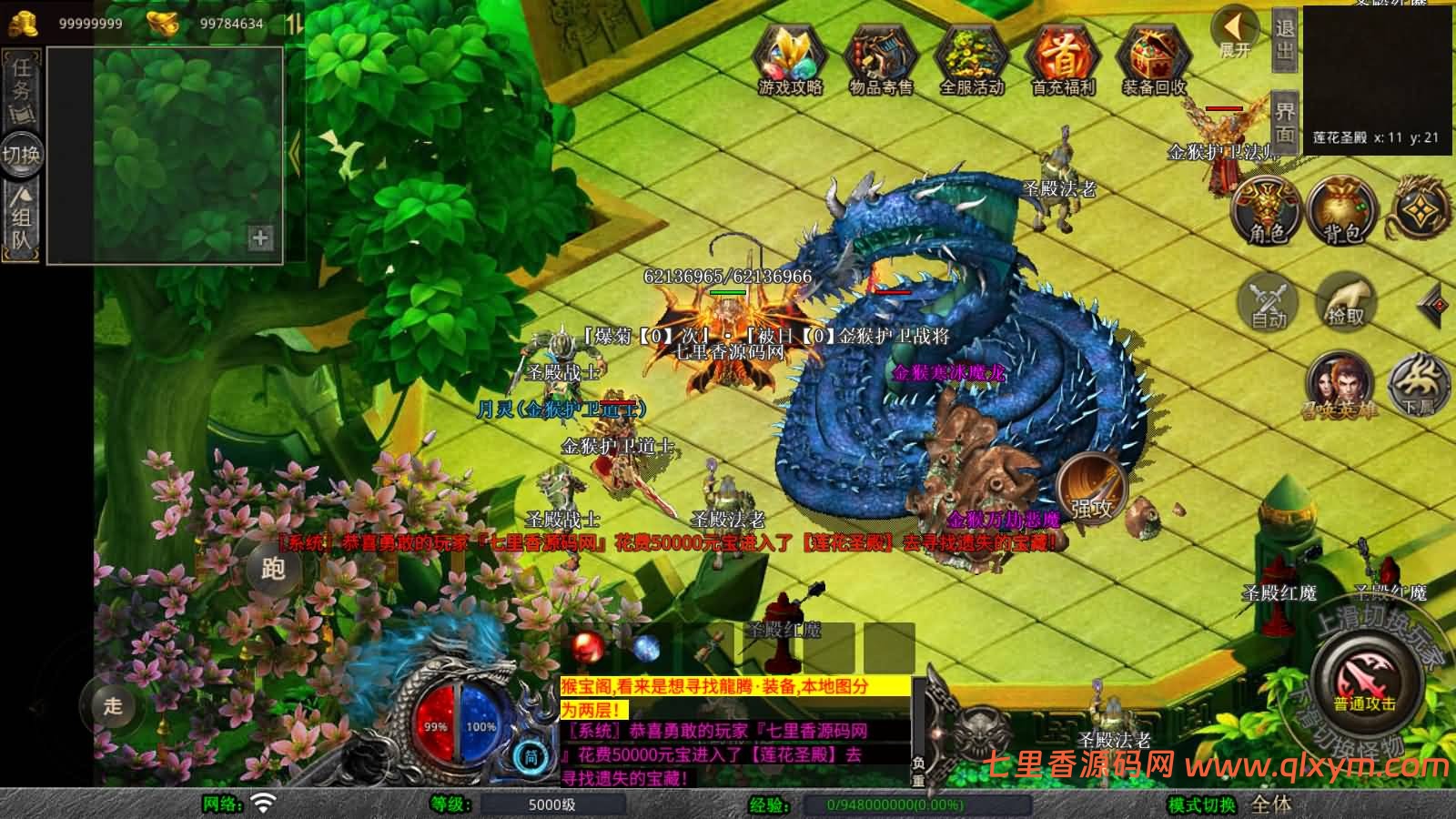
Task: Use the 强攻 strong attack skill
Action: (1091, 489)
